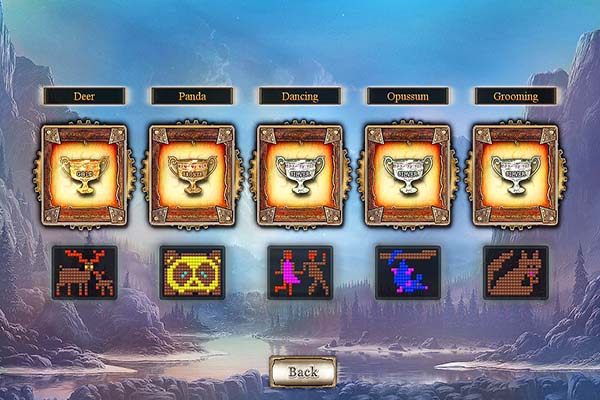Image resolution: width=600 pixels, height=400 pixels.
Task: Select the Deer trophy frame
Action: click(x=84, y=175)
